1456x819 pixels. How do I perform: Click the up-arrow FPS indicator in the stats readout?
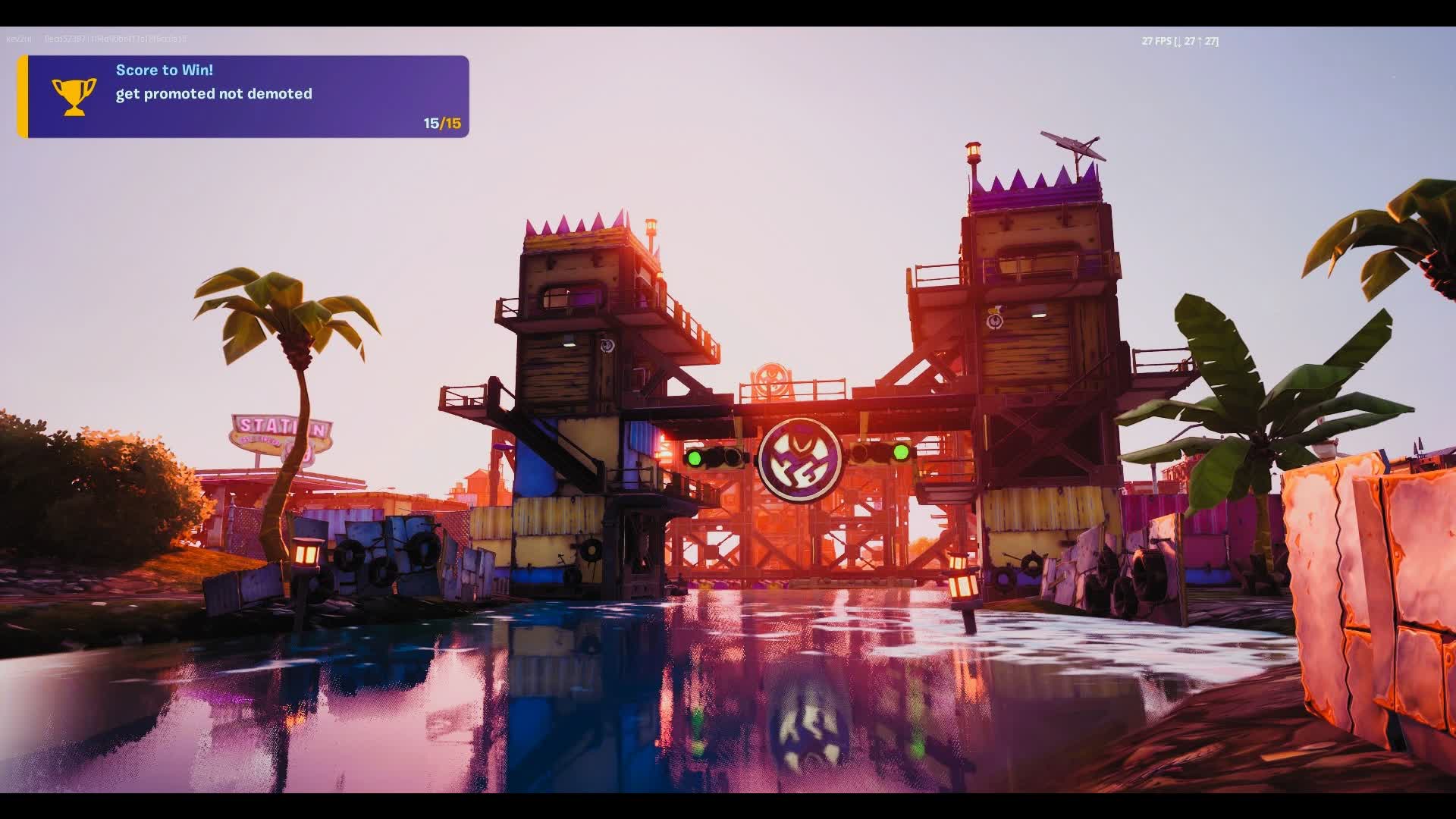click(1199, 42)
